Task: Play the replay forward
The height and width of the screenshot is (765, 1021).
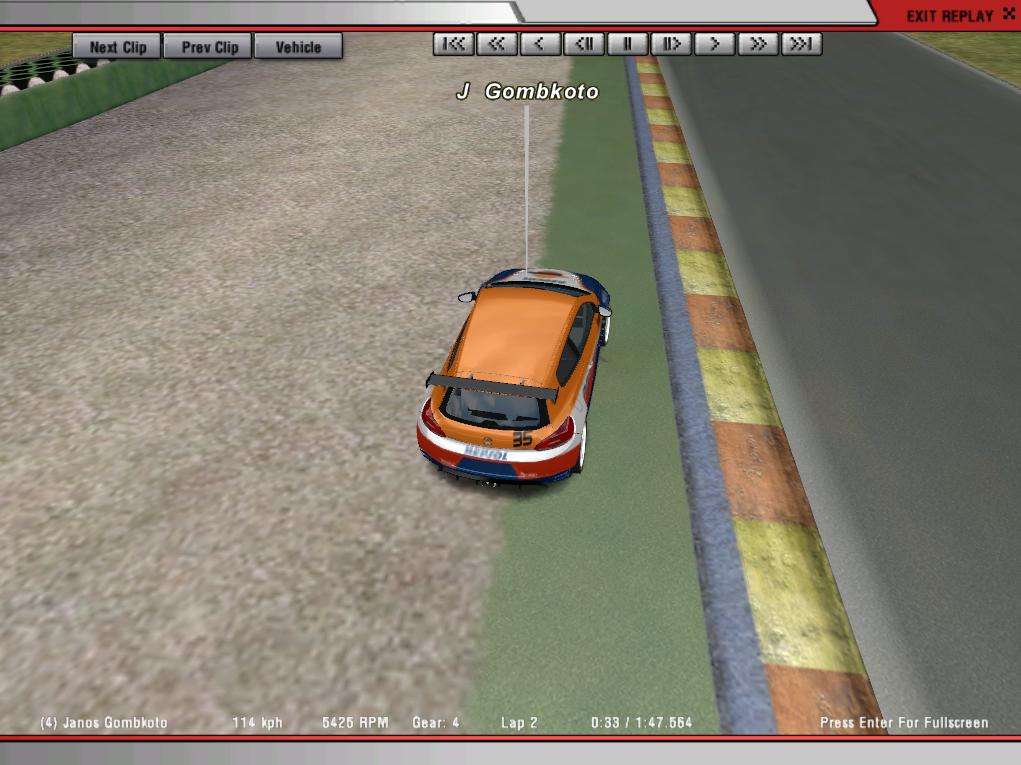Action: pos(715,44)
